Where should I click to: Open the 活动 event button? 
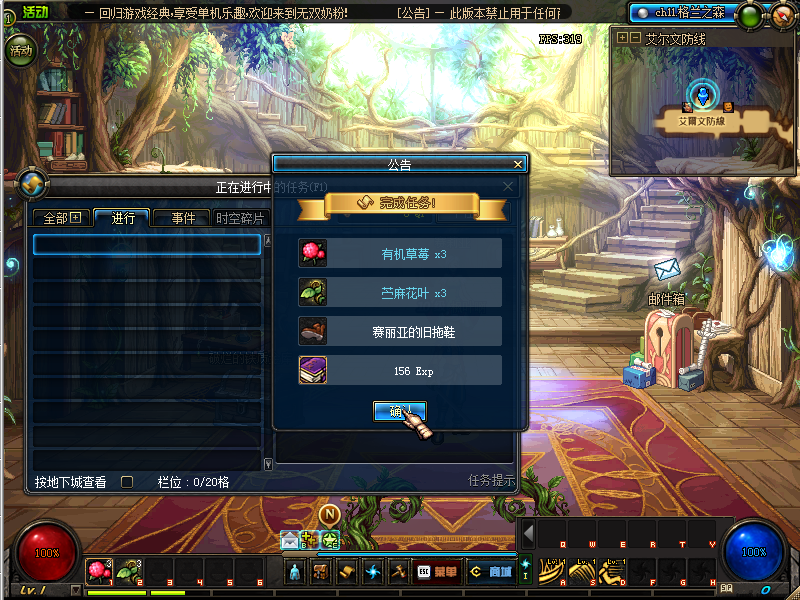point(20,50)
